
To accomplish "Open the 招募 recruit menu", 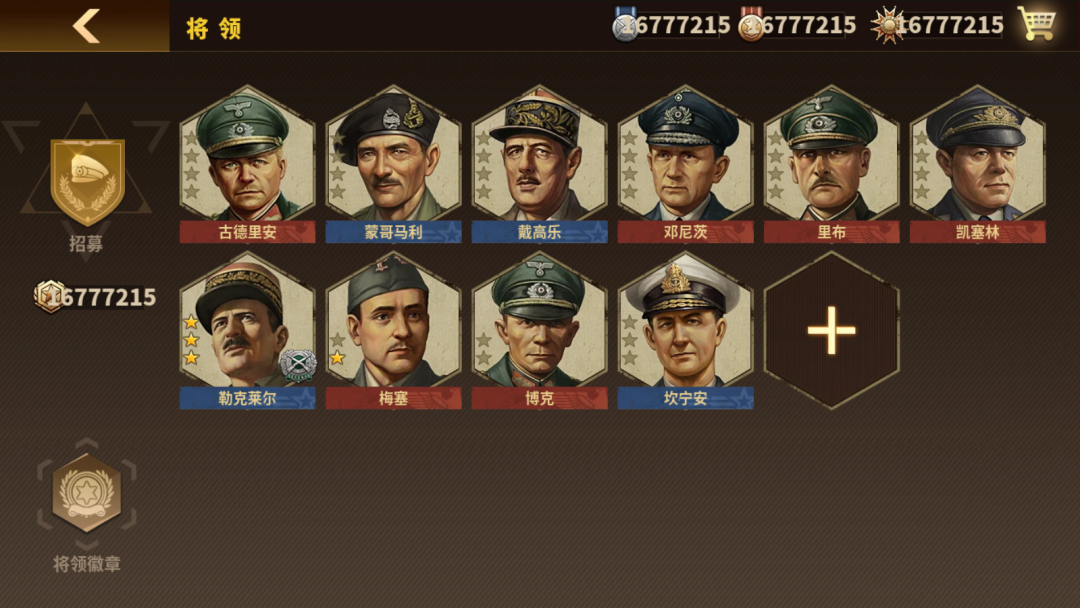I will [x=87, y=185].
